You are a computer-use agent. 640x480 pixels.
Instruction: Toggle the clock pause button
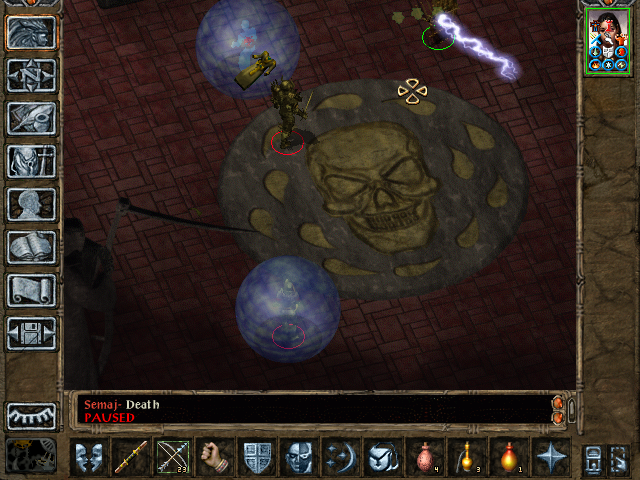click(x=32, y=454)
